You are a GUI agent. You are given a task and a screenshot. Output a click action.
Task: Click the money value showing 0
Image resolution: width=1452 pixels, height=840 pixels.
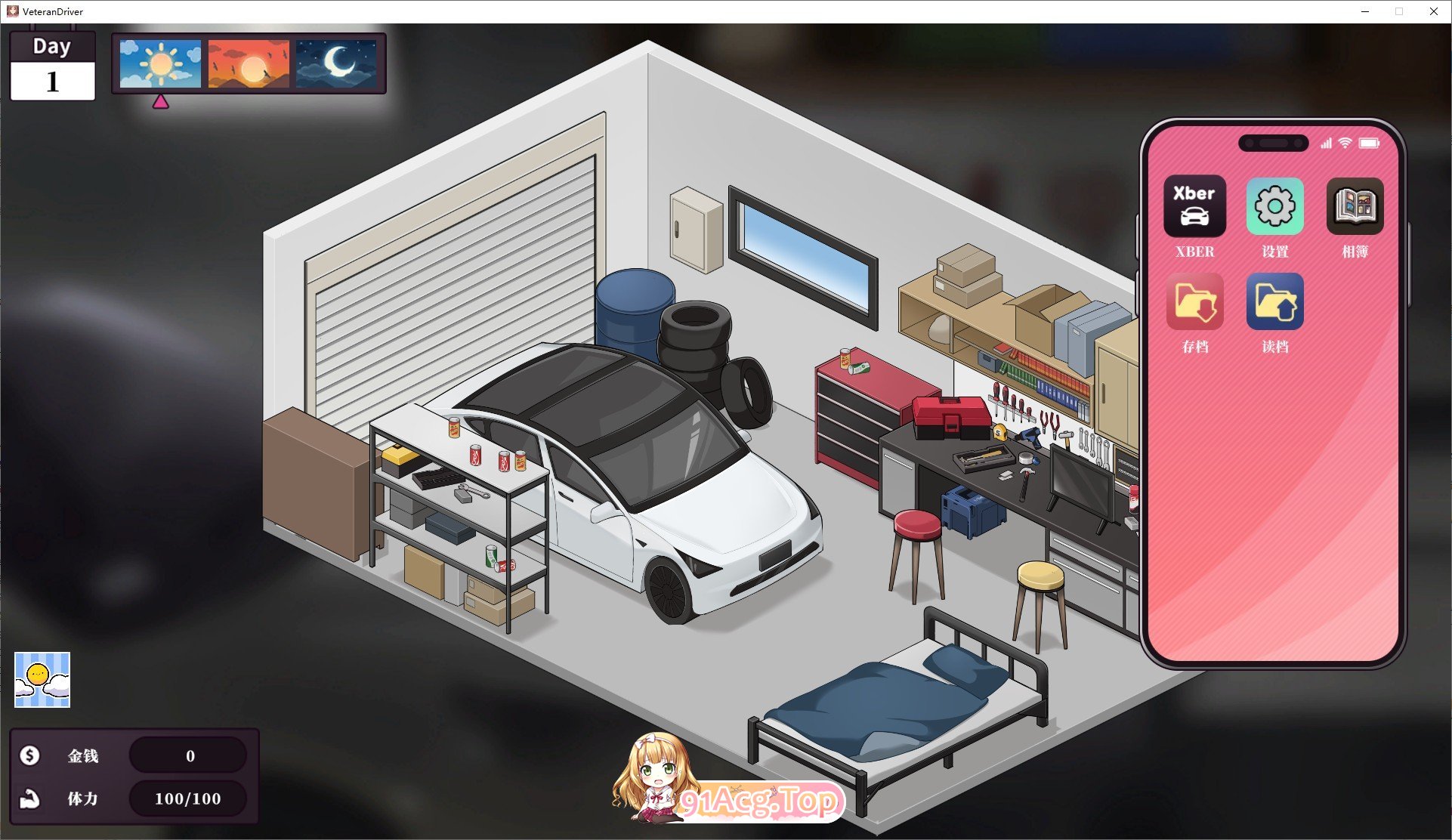pyautogui.click(x=189, y=755)
